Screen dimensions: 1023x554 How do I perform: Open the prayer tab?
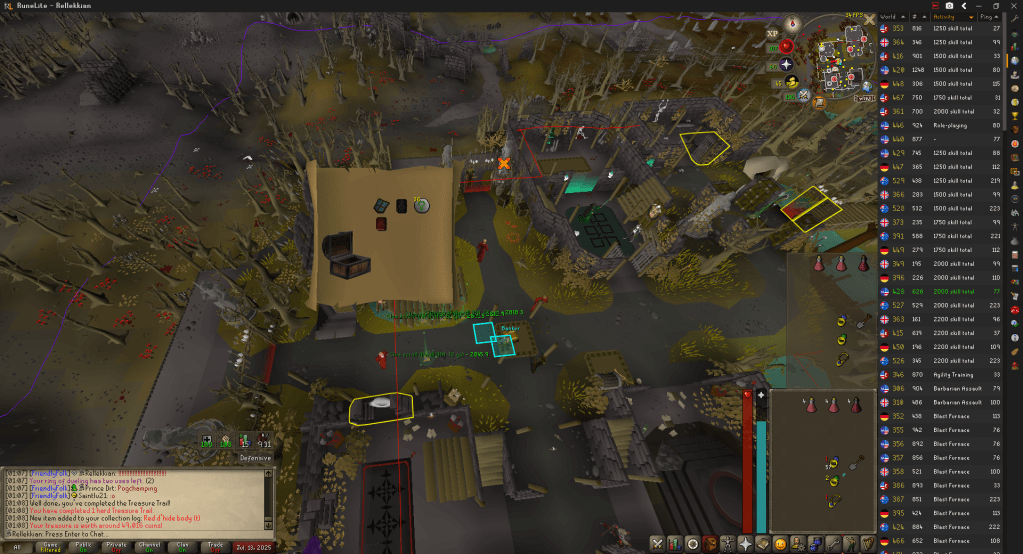pyautogui.click(x=745, y=543)
